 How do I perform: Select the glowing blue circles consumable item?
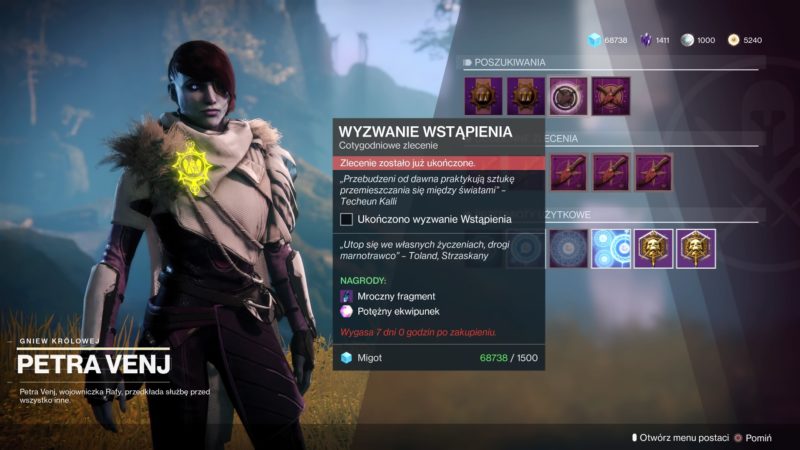tap(610, 249)
